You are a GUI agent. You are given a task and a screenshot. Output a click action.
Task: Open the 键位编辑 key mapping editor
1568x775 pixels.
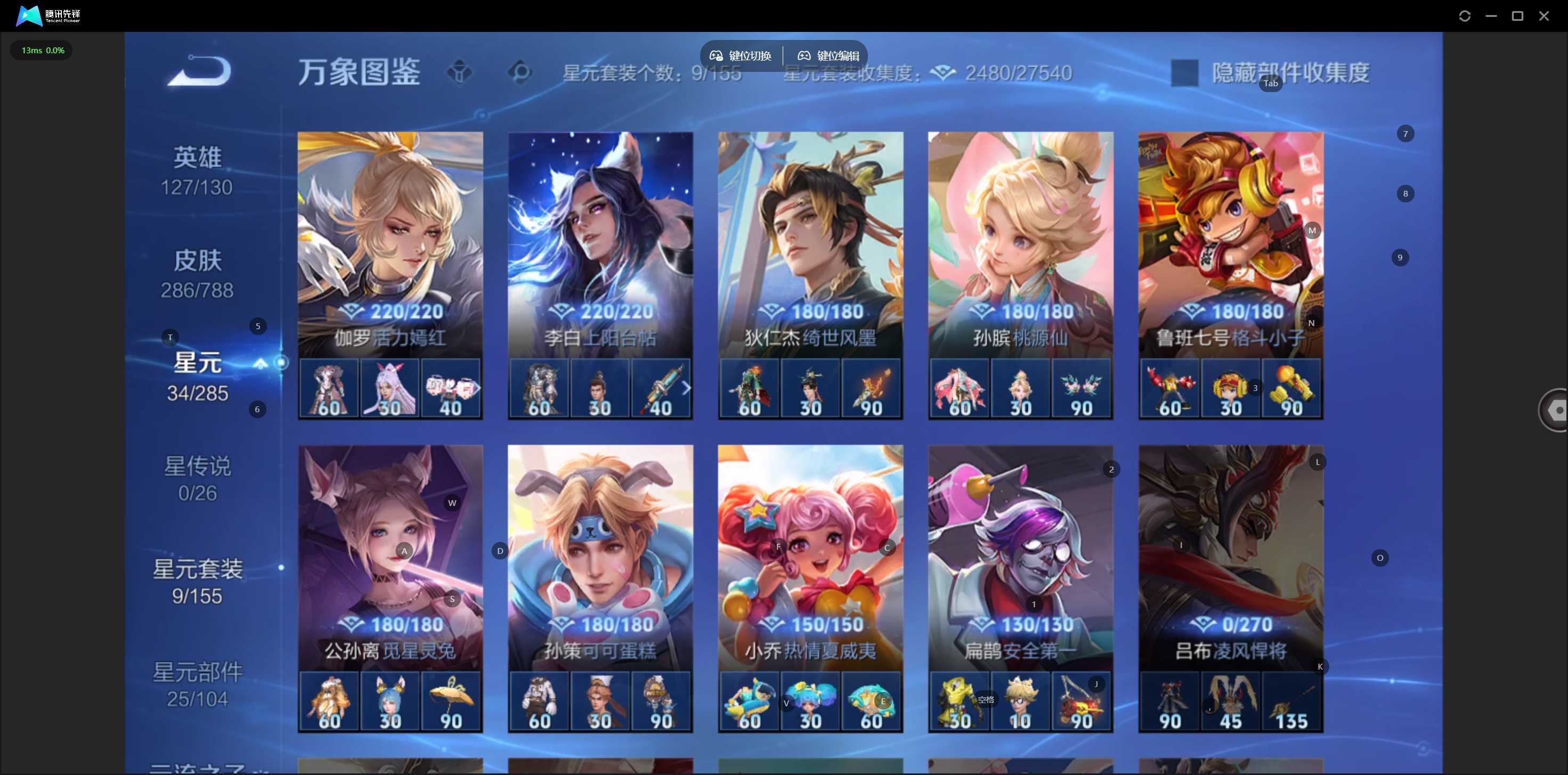(x=828, y=56)
